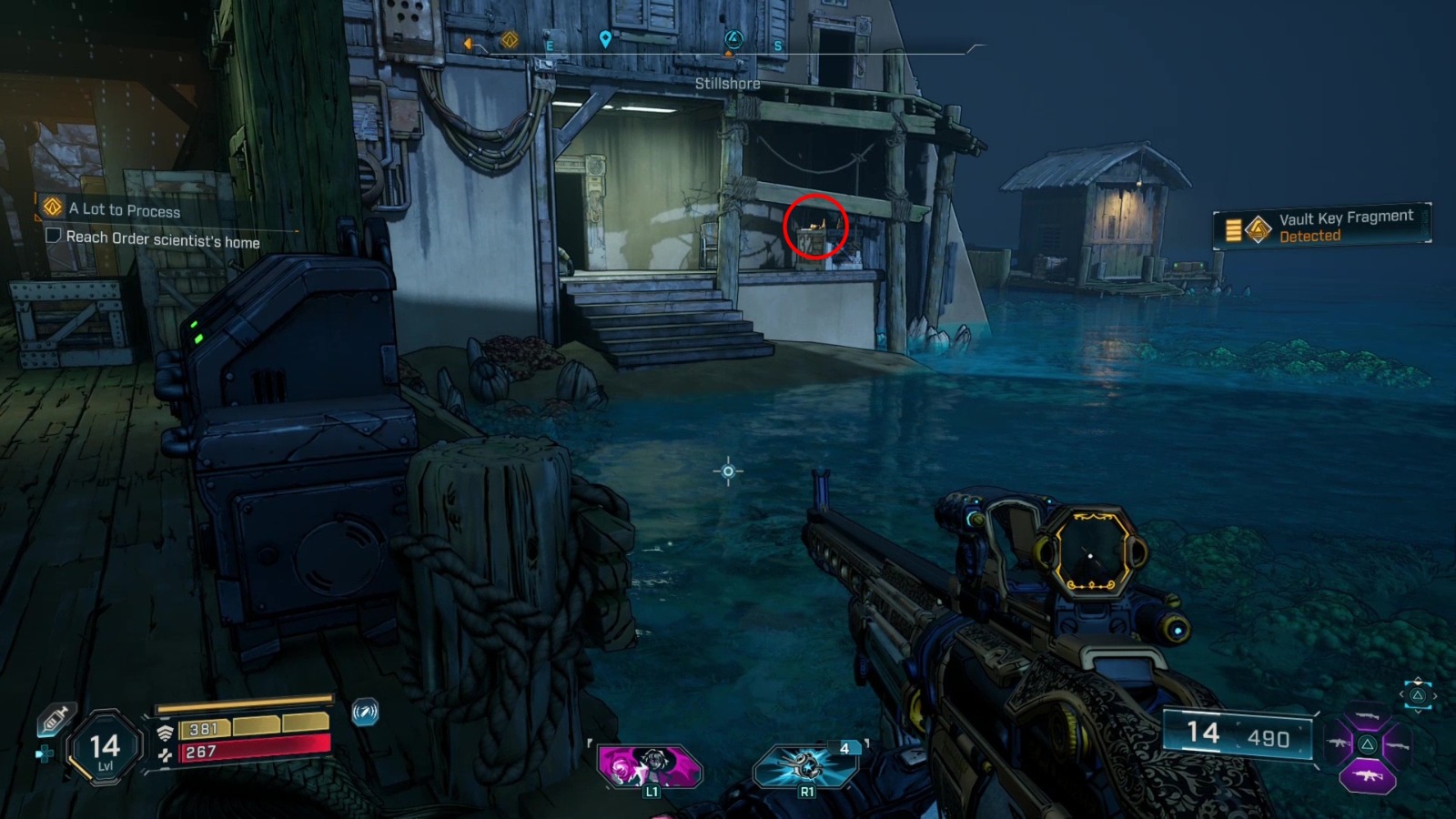Select the S direction marker on the compass
1456x819 pixels.
pos(777,45)
